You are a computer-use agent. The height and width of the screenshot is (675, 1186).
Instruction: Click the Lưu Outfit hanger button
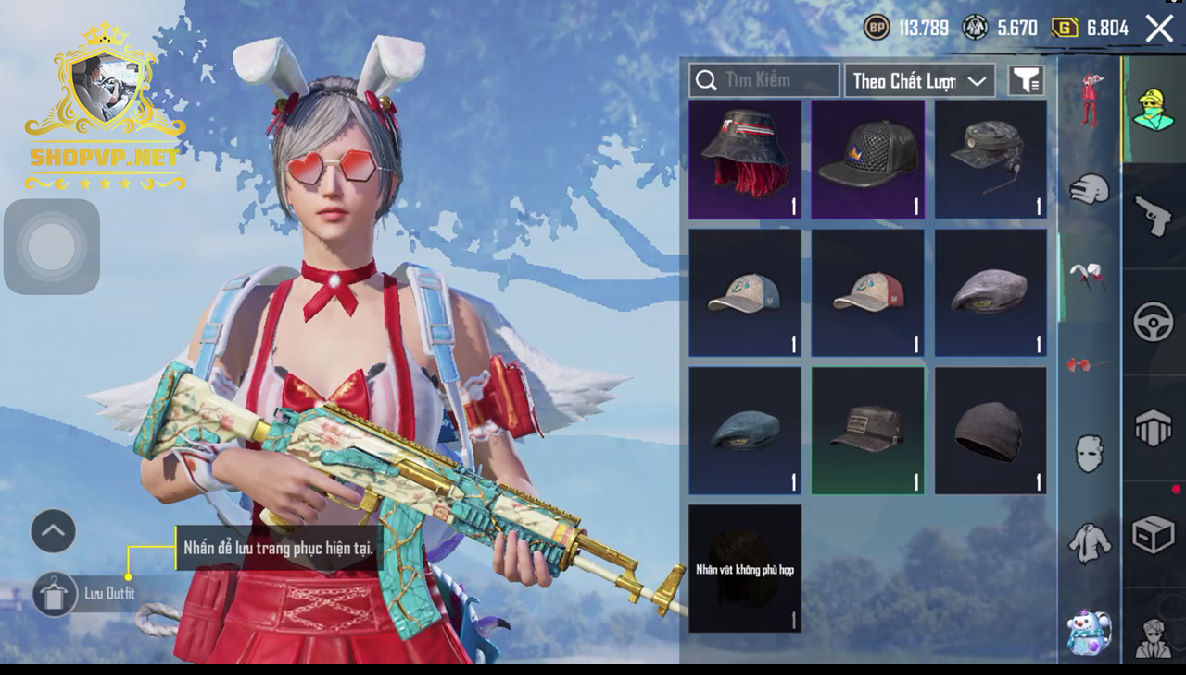(54, 594)
